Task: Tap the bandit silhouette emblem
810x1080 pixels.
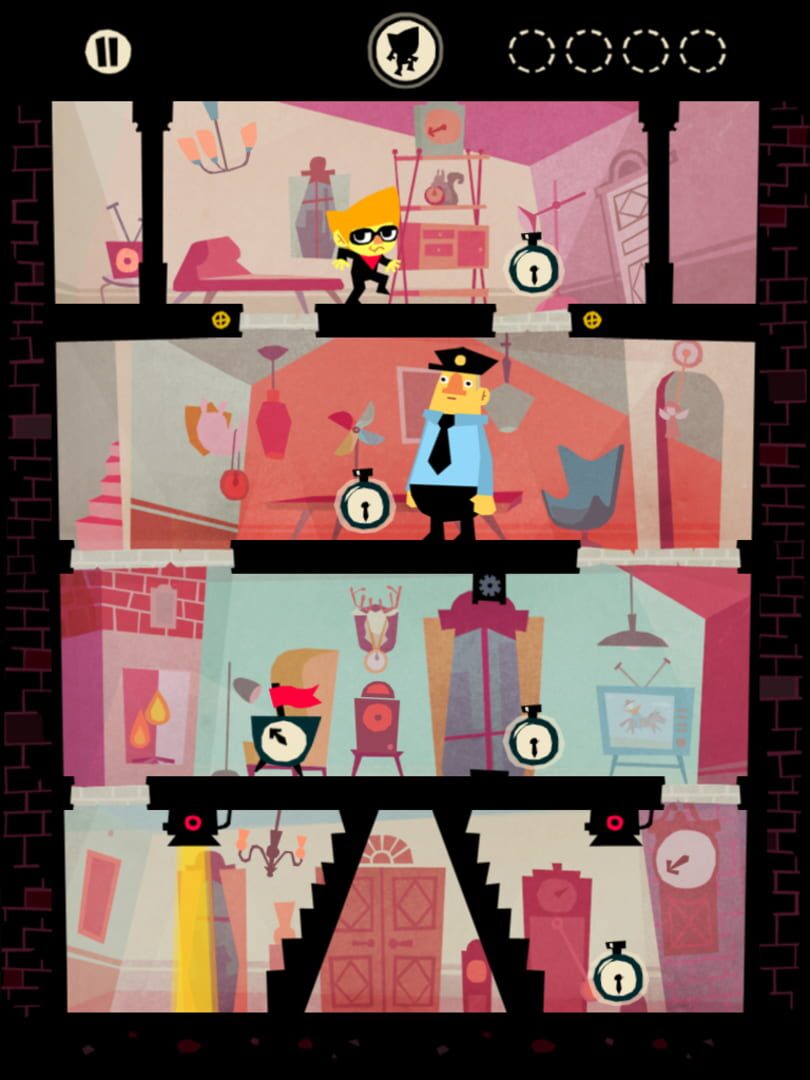Action: point(406,50)
